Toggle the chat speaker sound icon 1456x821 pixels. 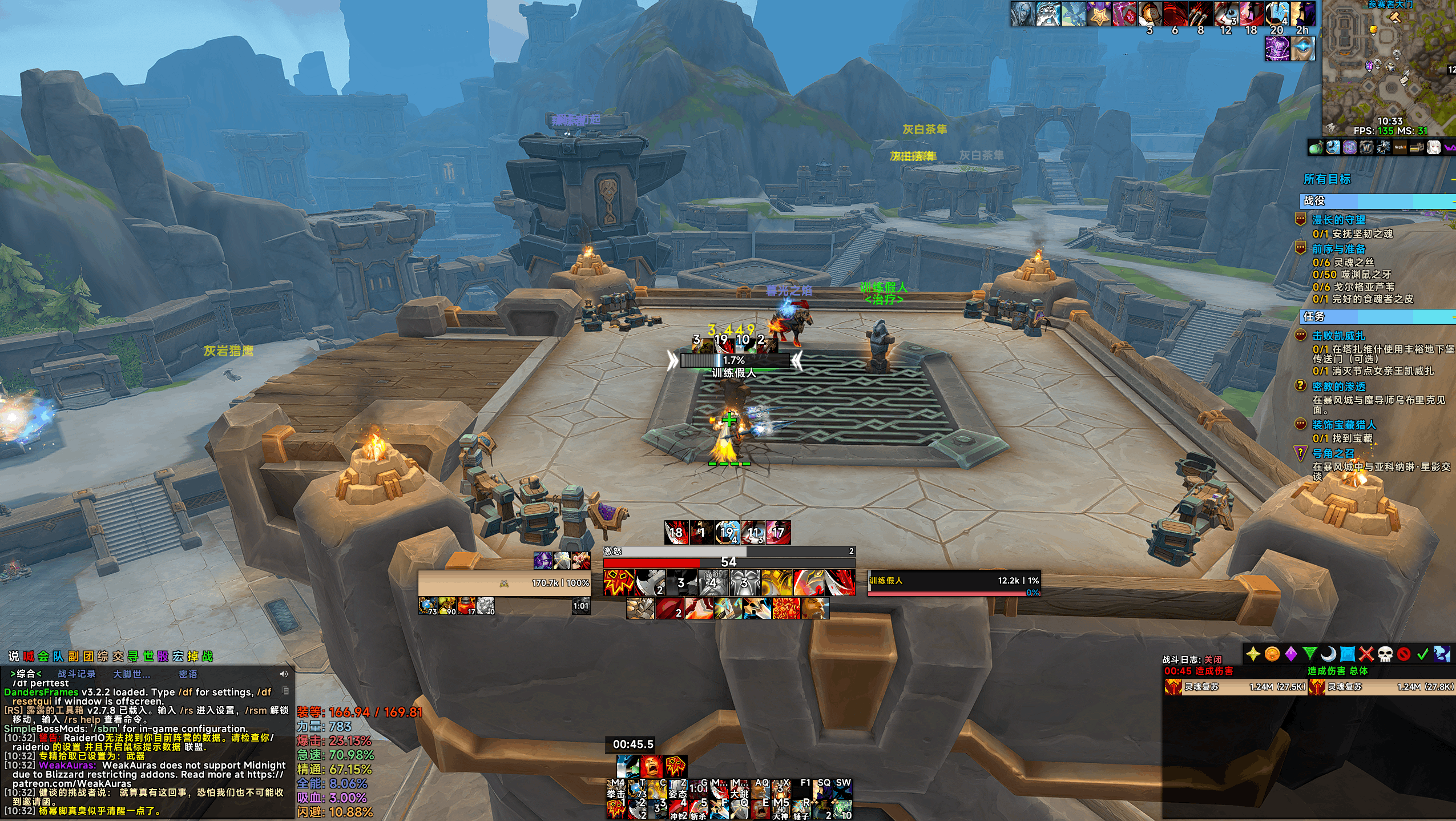coord(284,674)
